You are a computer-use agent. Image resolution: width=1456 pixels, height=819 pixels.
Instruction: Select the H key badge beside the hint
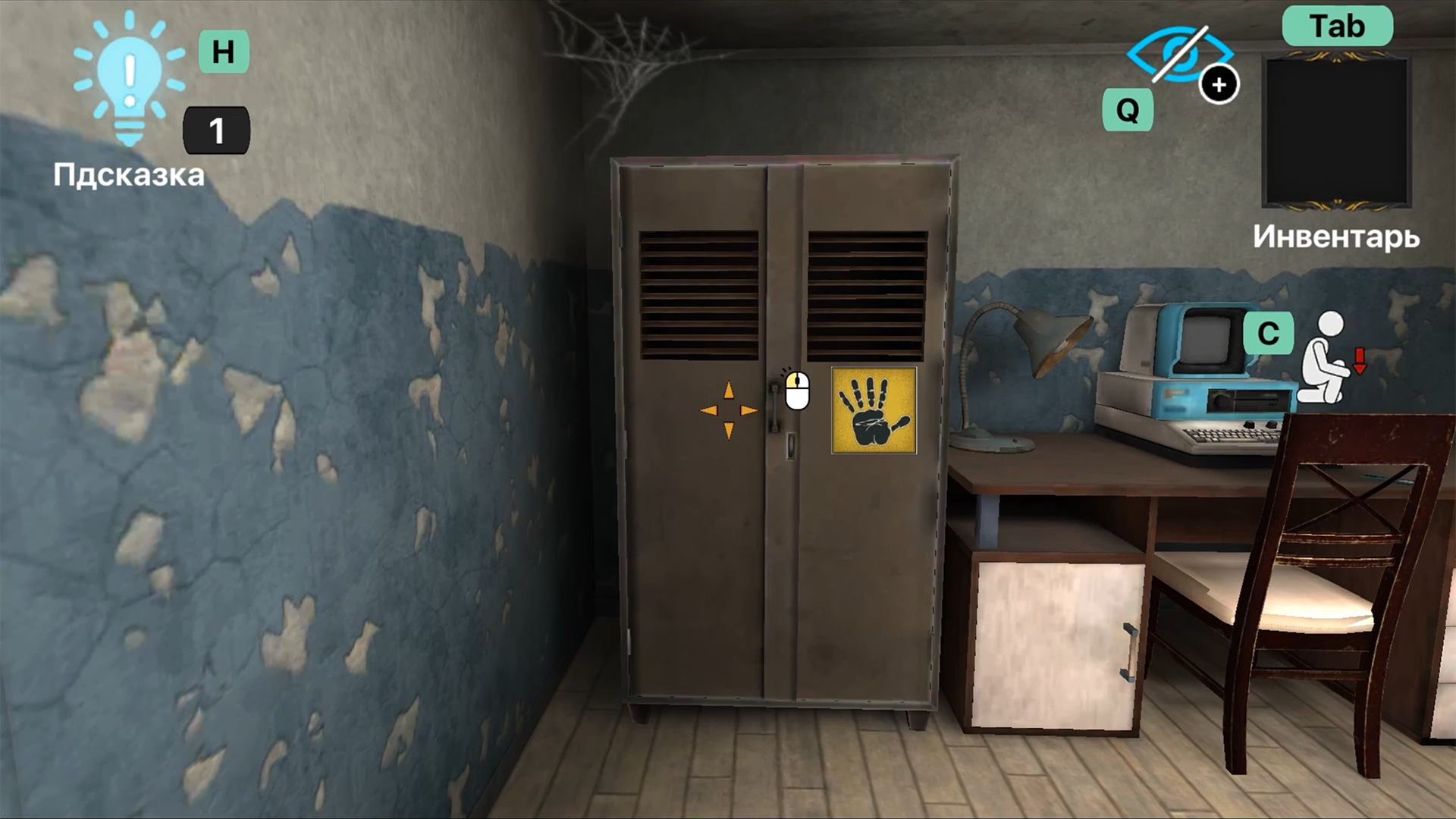[x=224, y=53]
